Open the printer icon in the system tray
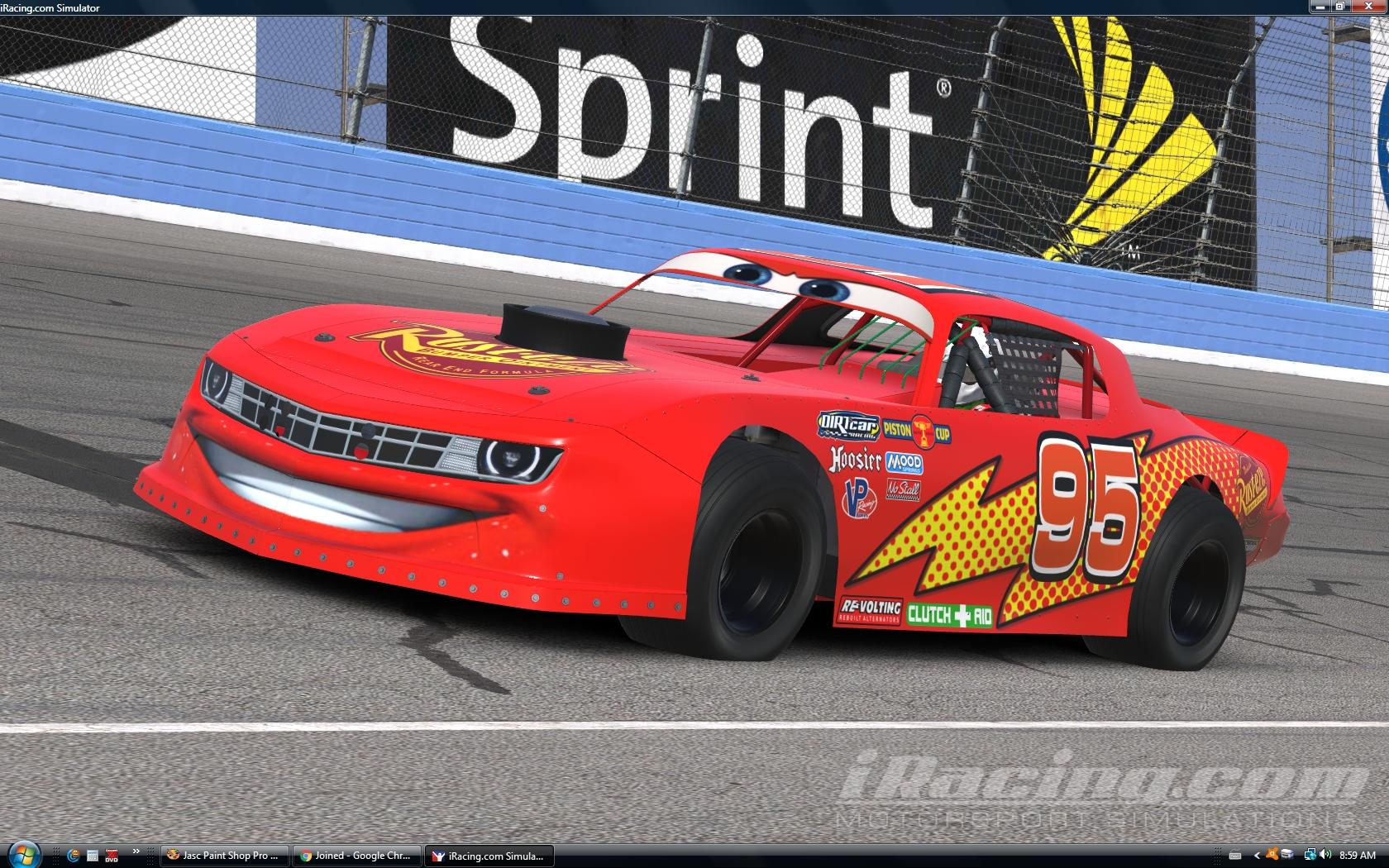This screenshot has width=1389, height=868. (x=1287, y=855)
